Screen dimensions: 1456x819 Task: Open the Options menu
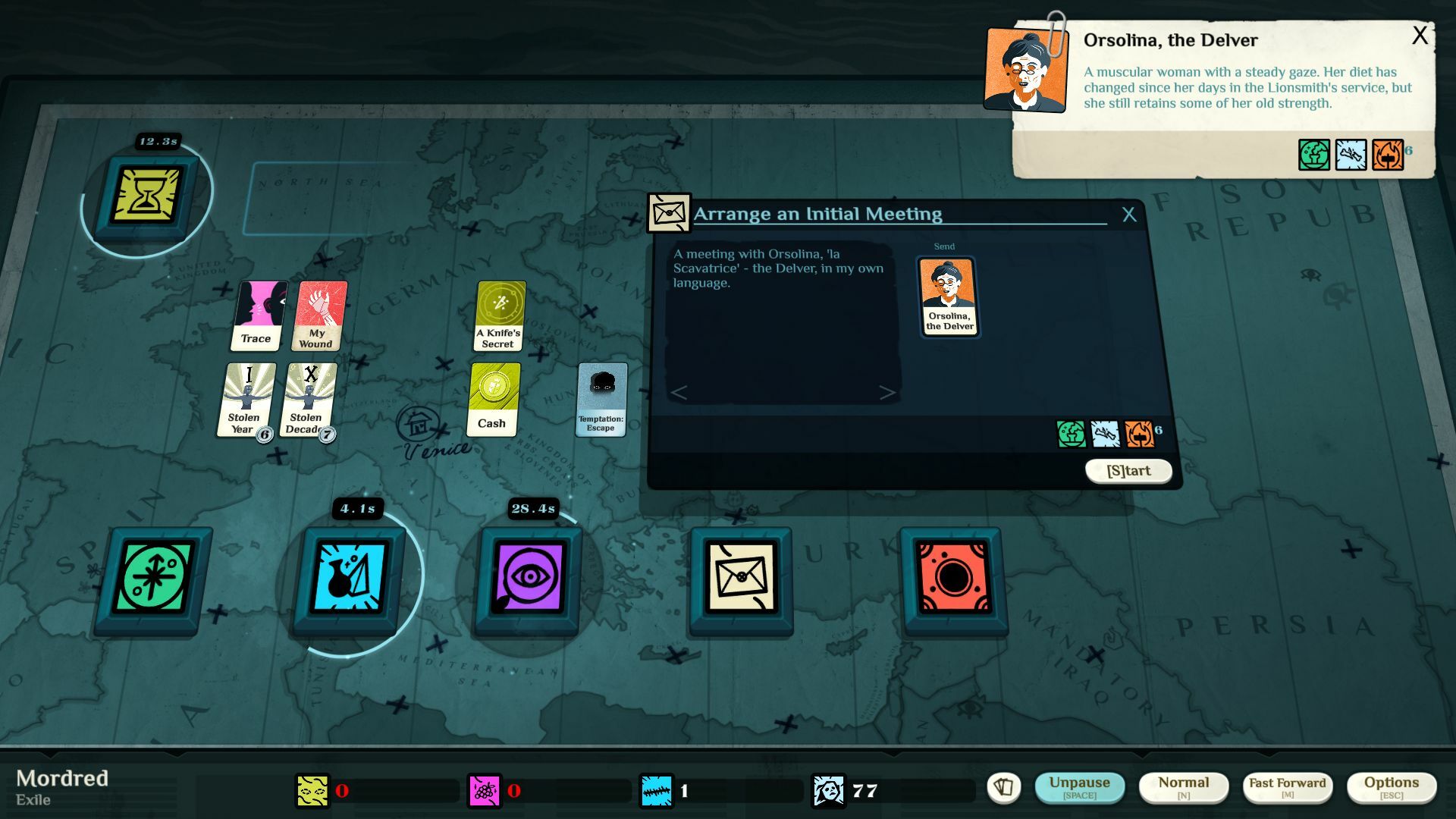tap(1392, 785)
